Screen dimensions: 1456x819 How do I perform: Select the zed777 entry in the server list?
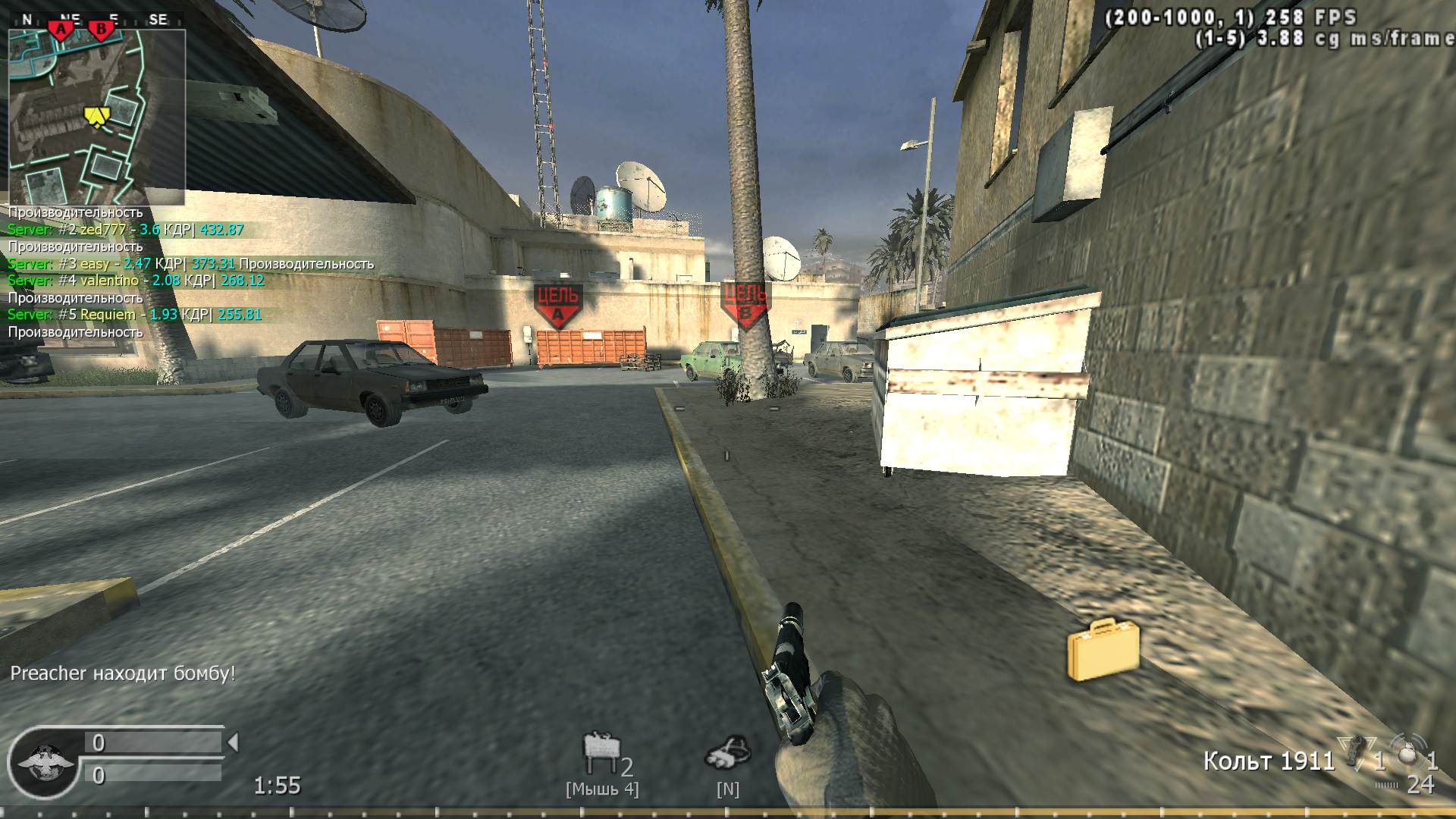pos(121,229)
